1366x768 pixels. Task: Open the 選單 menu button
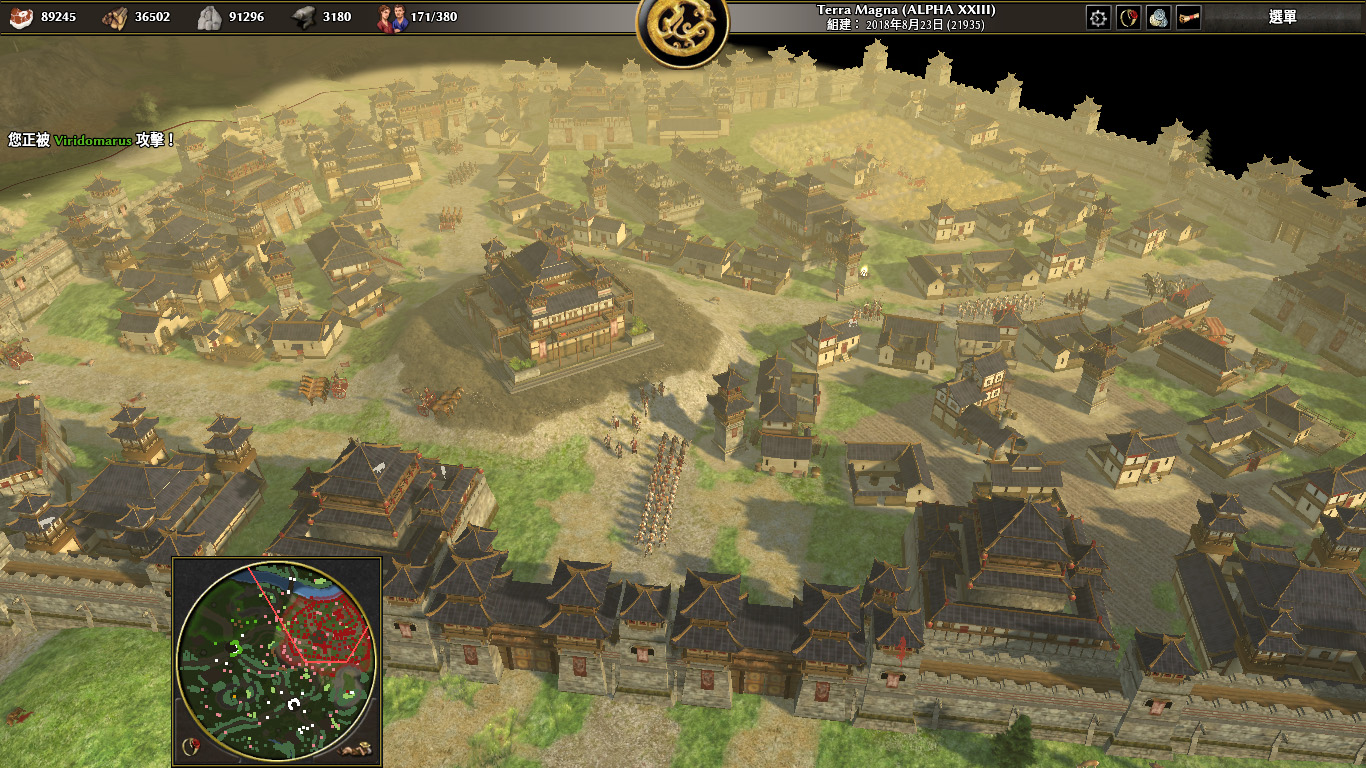(1282, 17)
